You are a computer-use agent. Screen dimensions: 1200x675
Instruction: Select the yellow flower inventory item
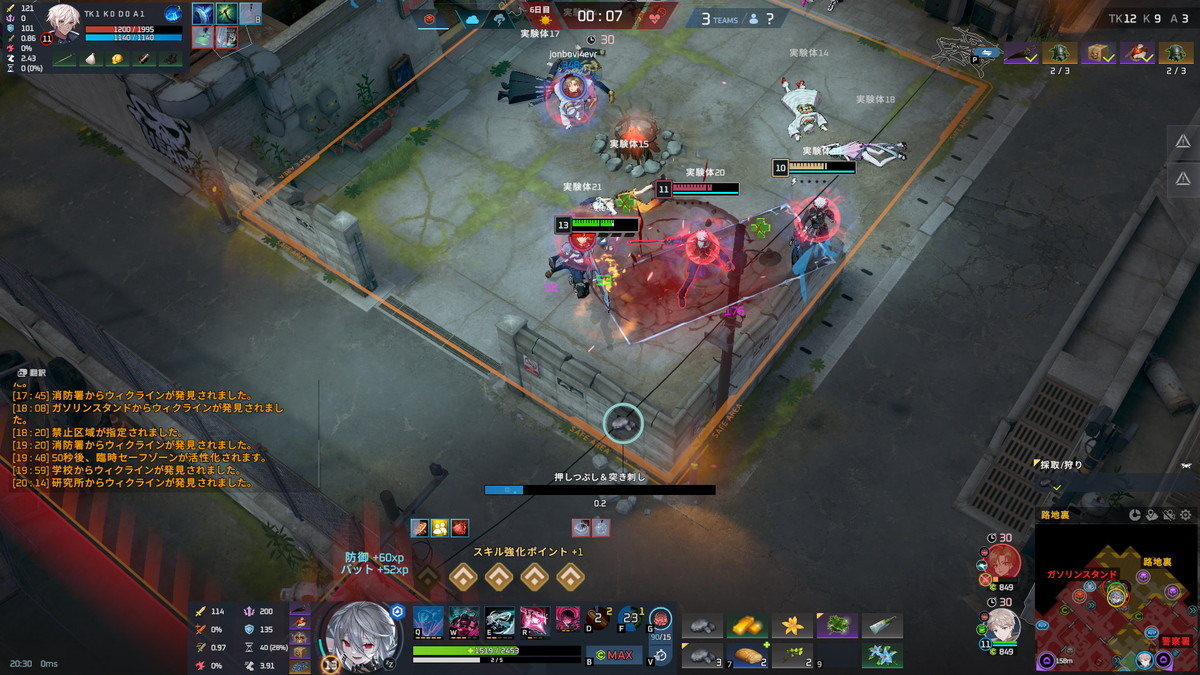coord(792,626)
